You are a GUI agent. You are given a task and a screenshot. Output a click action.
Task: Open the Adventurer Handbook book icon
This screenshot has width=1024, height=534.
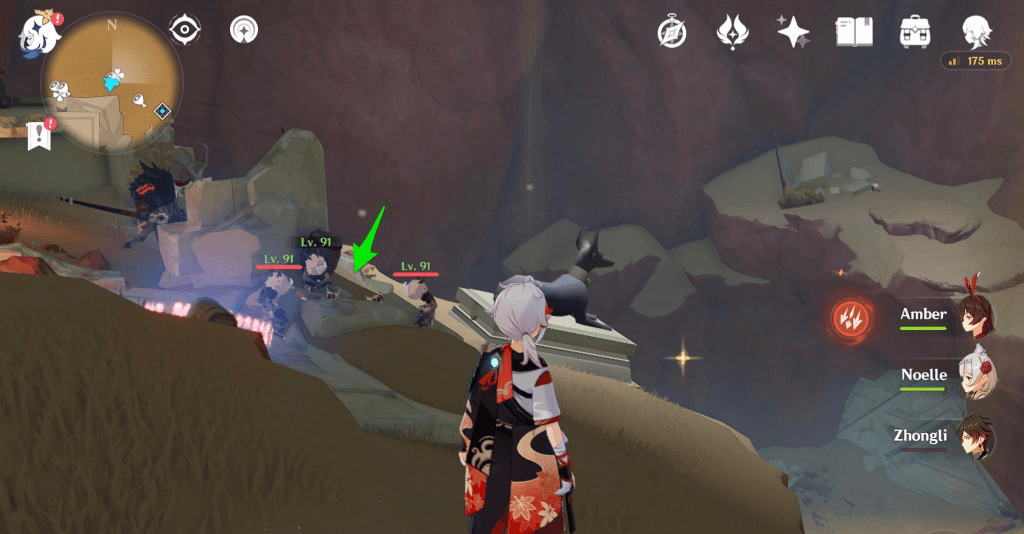point(854,31)
